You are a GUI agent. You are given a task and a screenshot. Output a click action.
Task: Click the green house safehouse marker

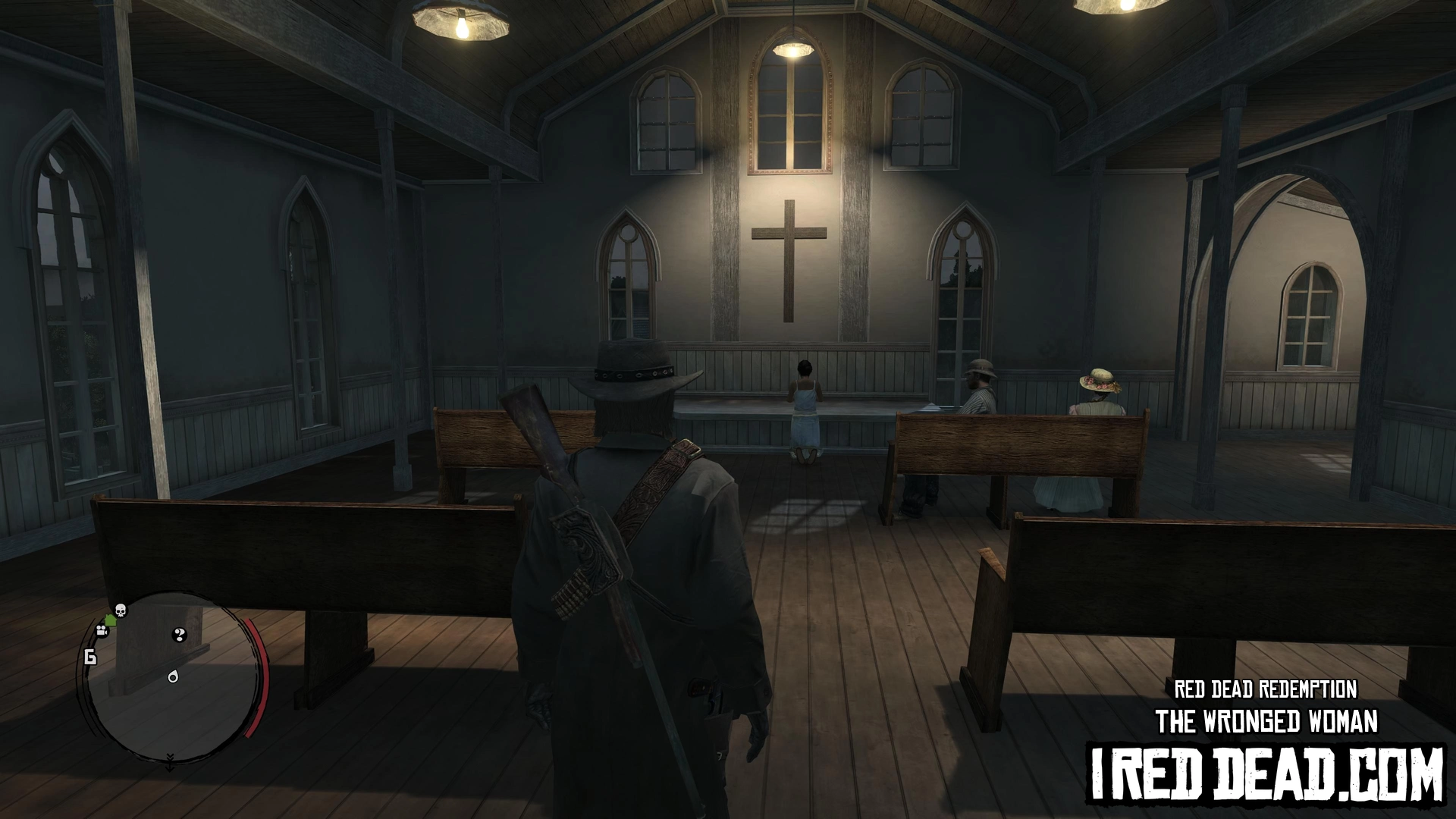[111, 620]
